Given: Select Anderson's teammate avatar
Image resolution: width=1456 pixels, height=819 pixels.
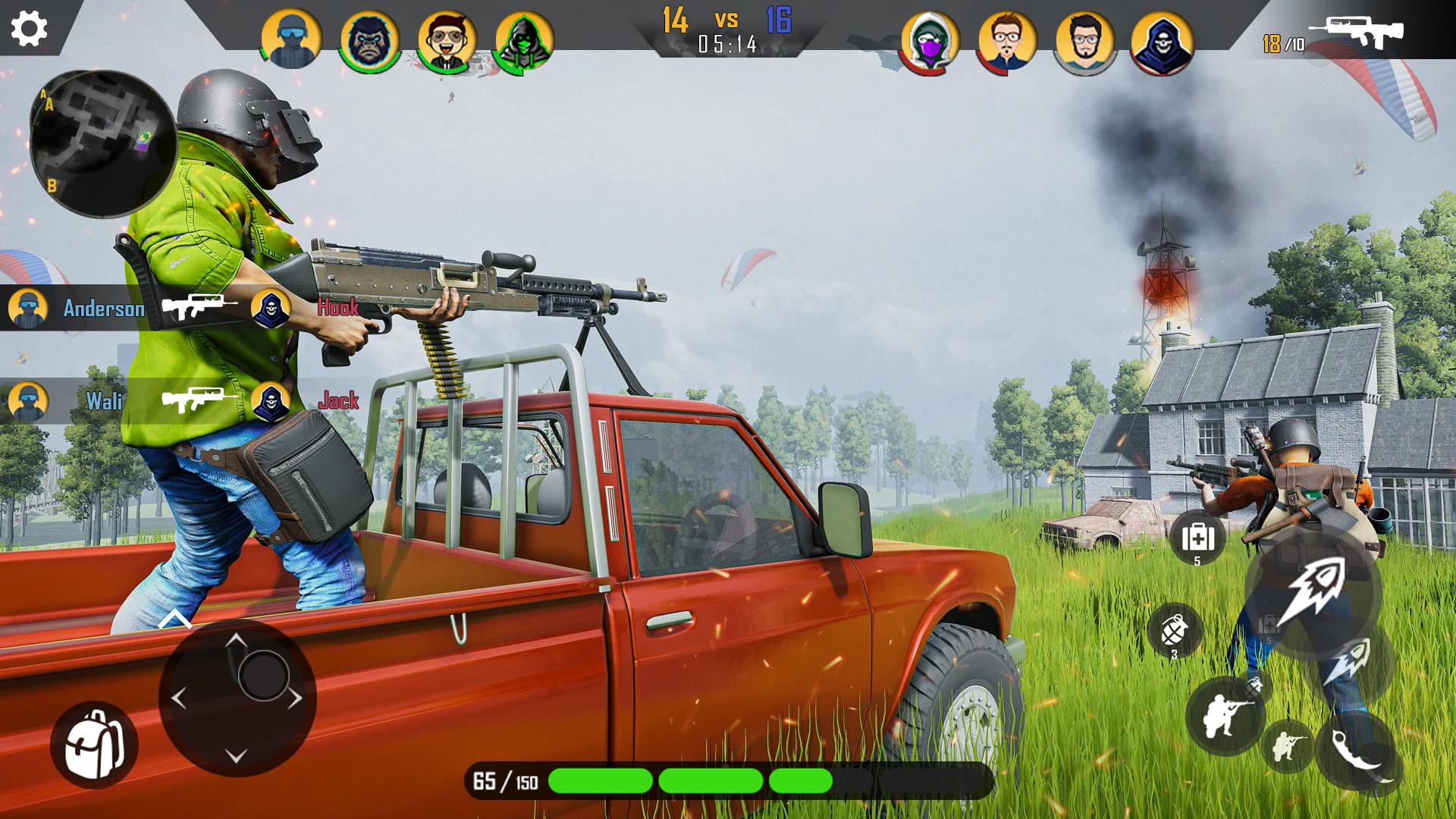Looking at the screenshot, I should tap(27, 308).
